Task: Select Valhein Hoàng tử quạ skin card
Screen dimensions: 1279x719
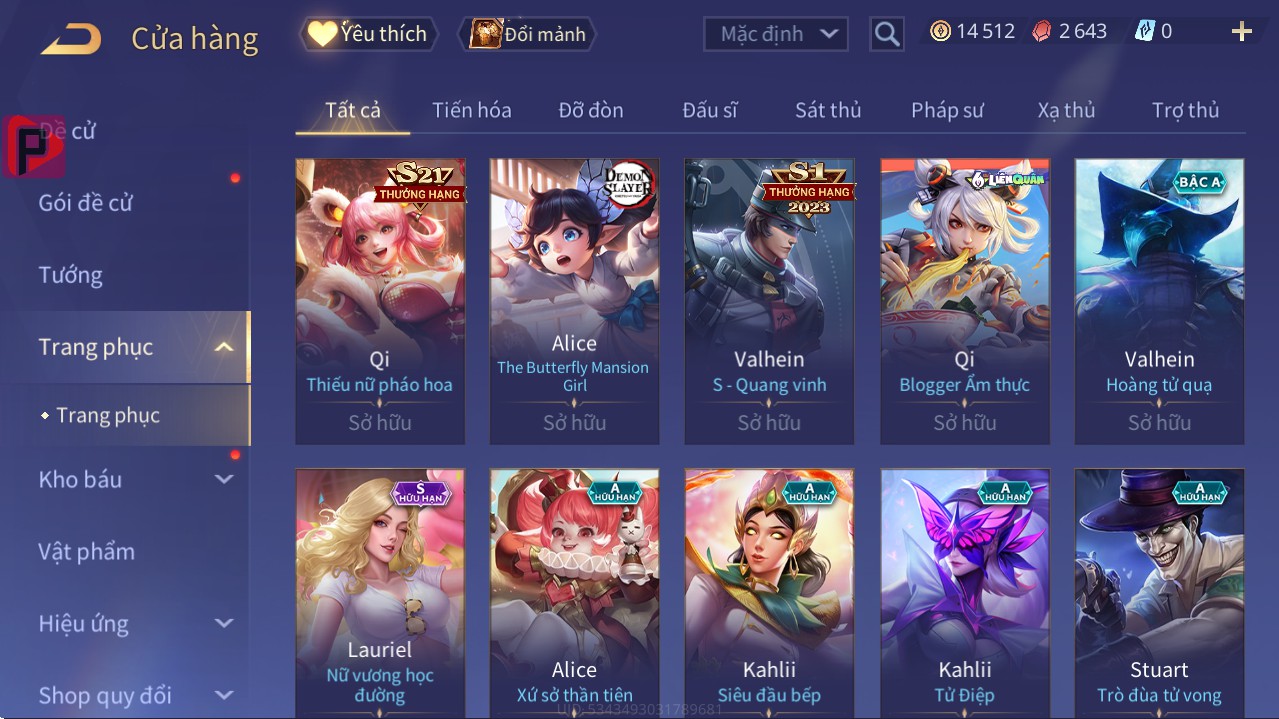Action: pyautogui.click(x=1159, y=300)
